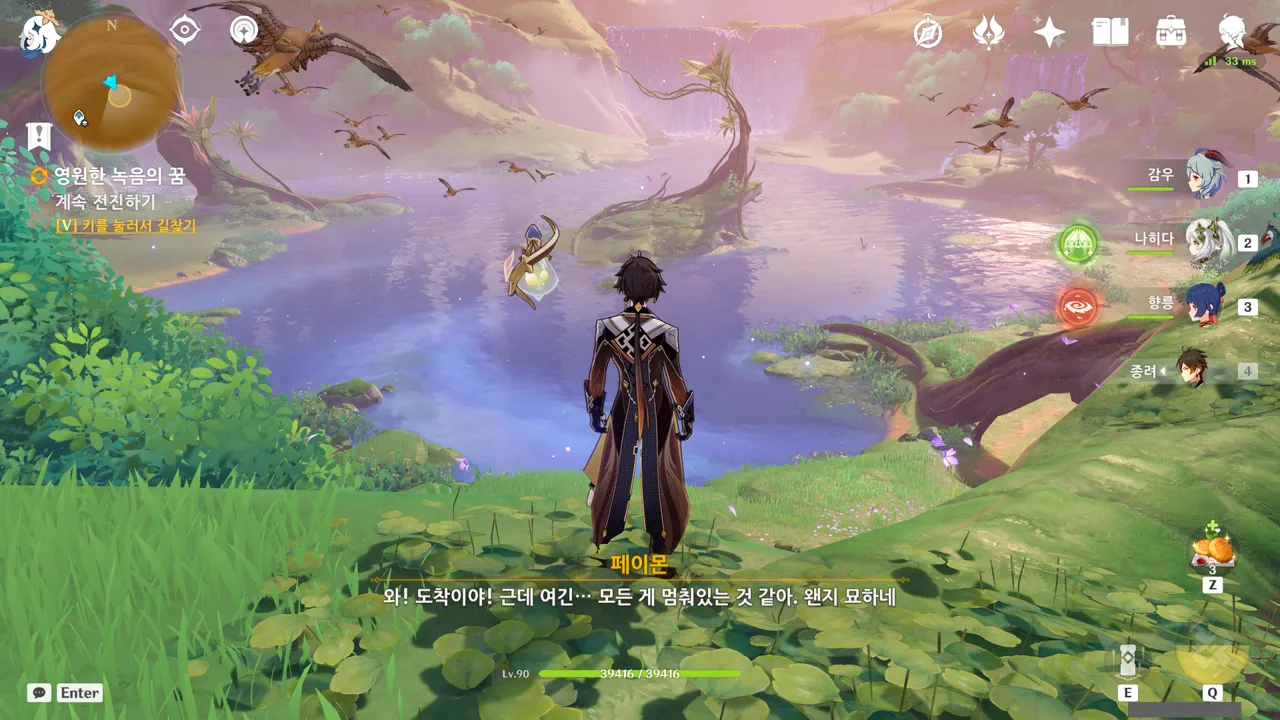Viewport: 1280px width, 720px height.
Task: Open the compass events icon
Action: [928, 33]
